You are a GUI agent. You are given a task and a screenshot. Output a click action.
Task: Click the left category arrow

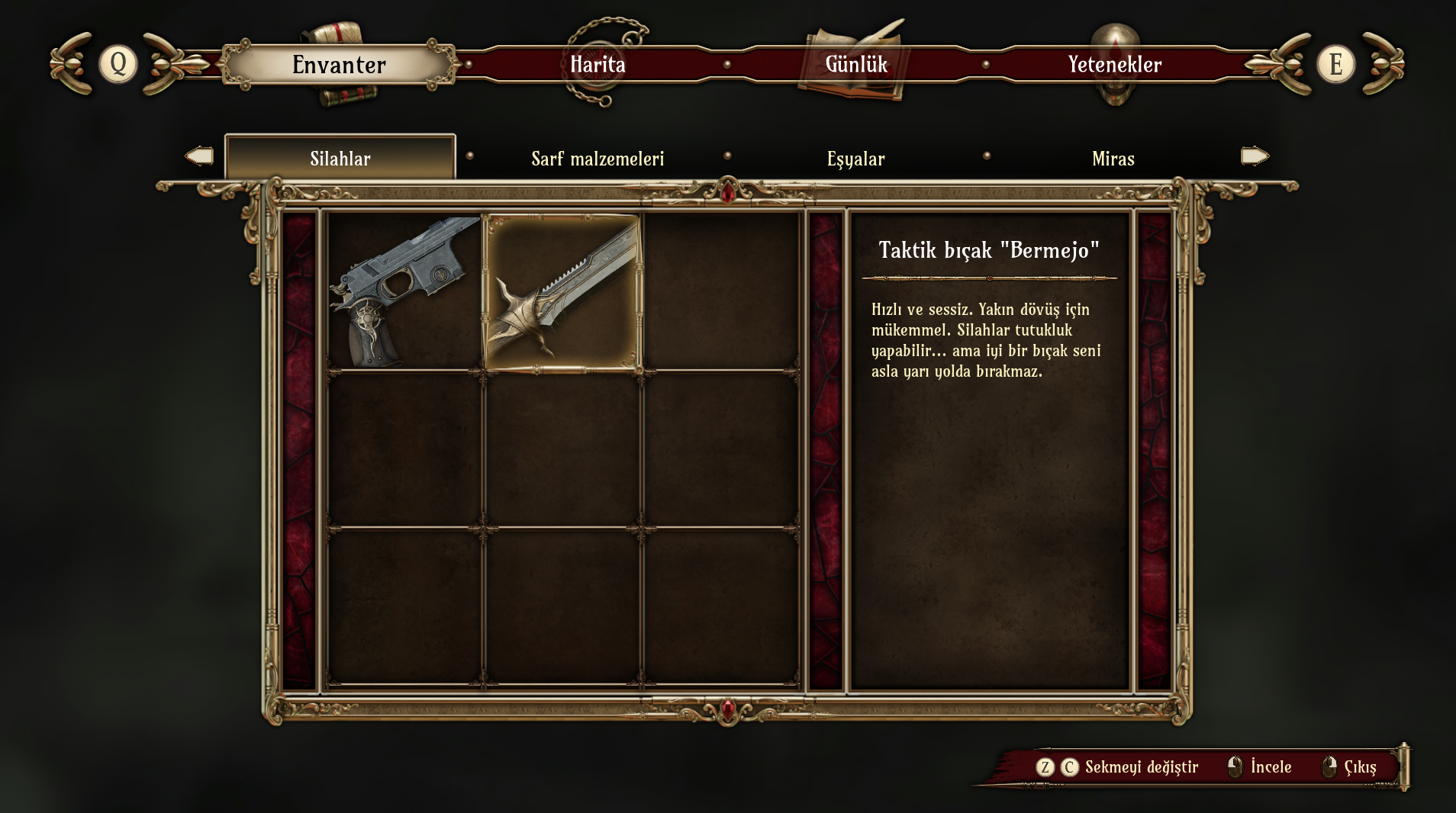click(x=199, y=156)
